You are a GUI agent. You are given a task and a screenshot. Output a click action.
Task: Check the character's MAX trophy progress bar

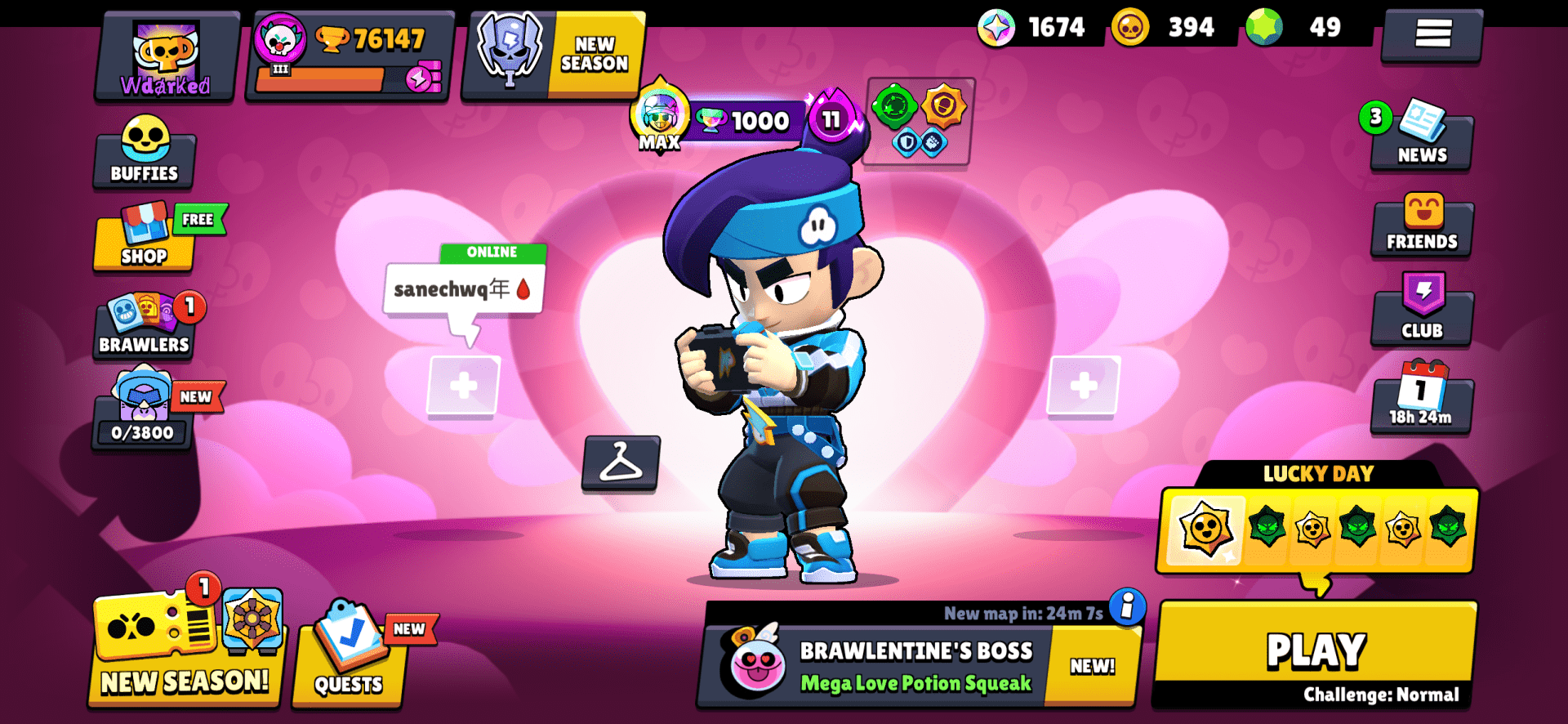(739, 120)
